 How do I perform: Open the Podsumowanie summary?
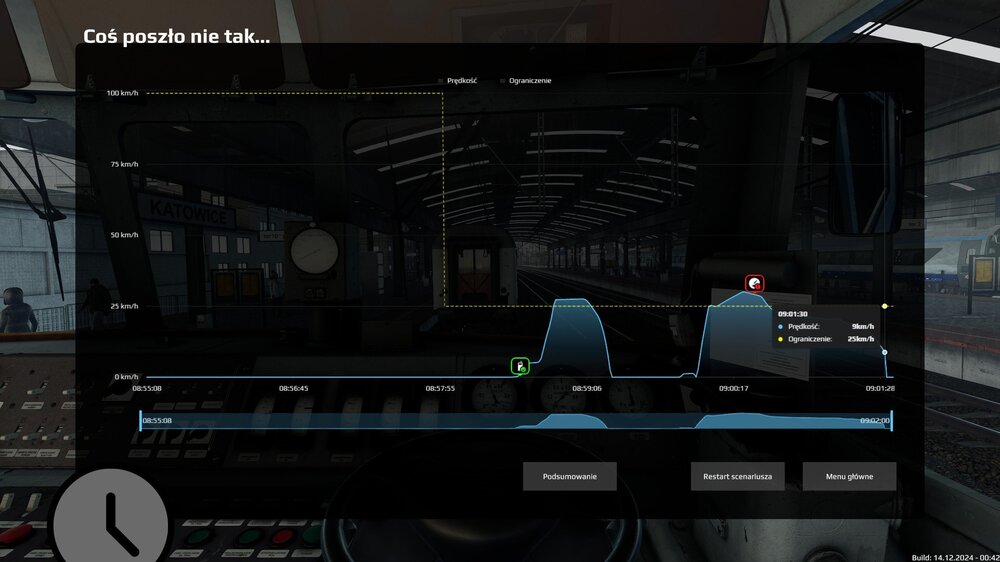569,476
